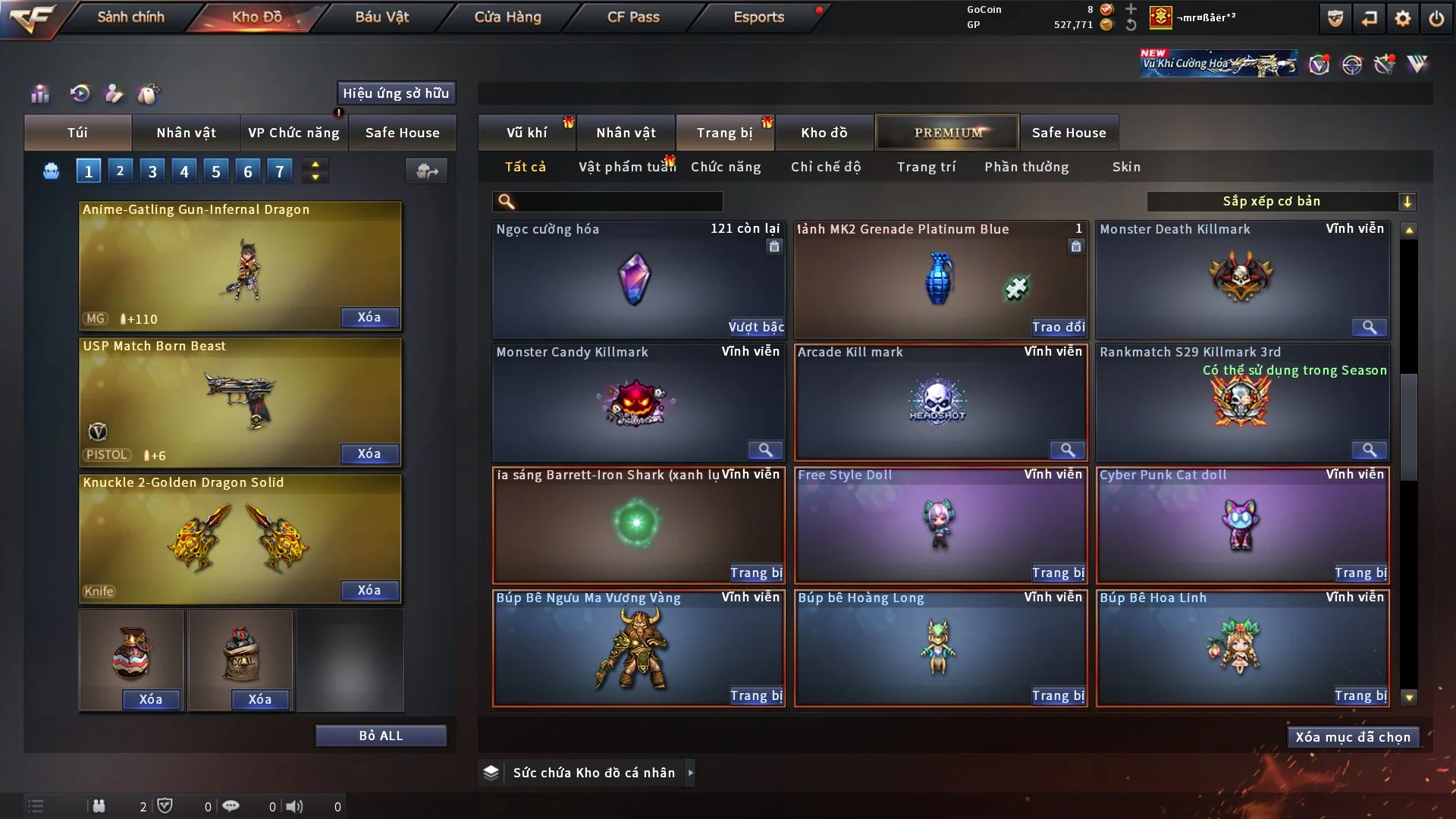
Task: Click the power exit button
Action: [x=1436, y=18]
